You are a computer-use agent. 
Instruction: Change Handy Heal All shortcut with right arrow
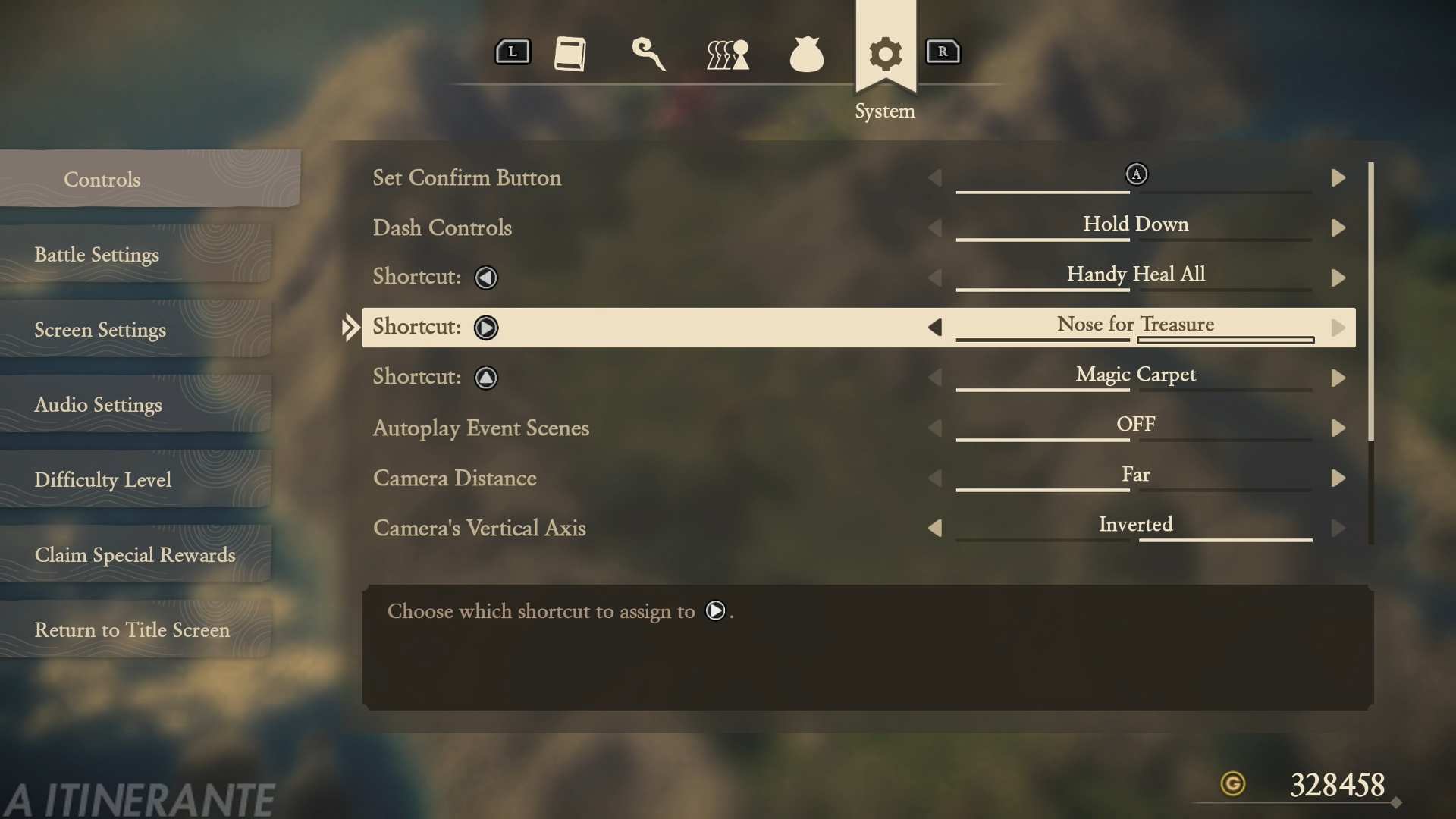pos(1338,278)
